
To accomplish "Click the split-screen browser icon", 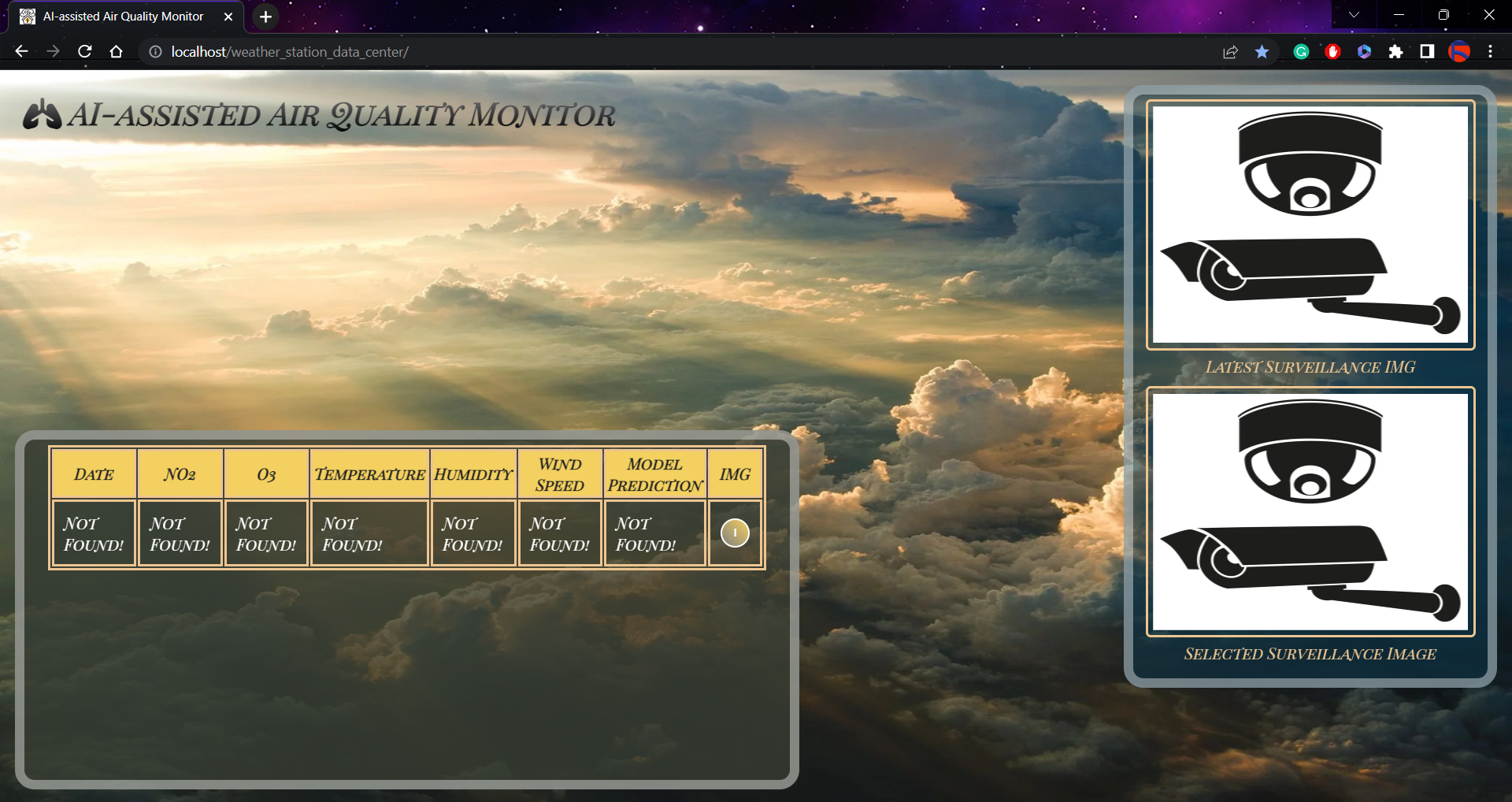I will 1426,51.
